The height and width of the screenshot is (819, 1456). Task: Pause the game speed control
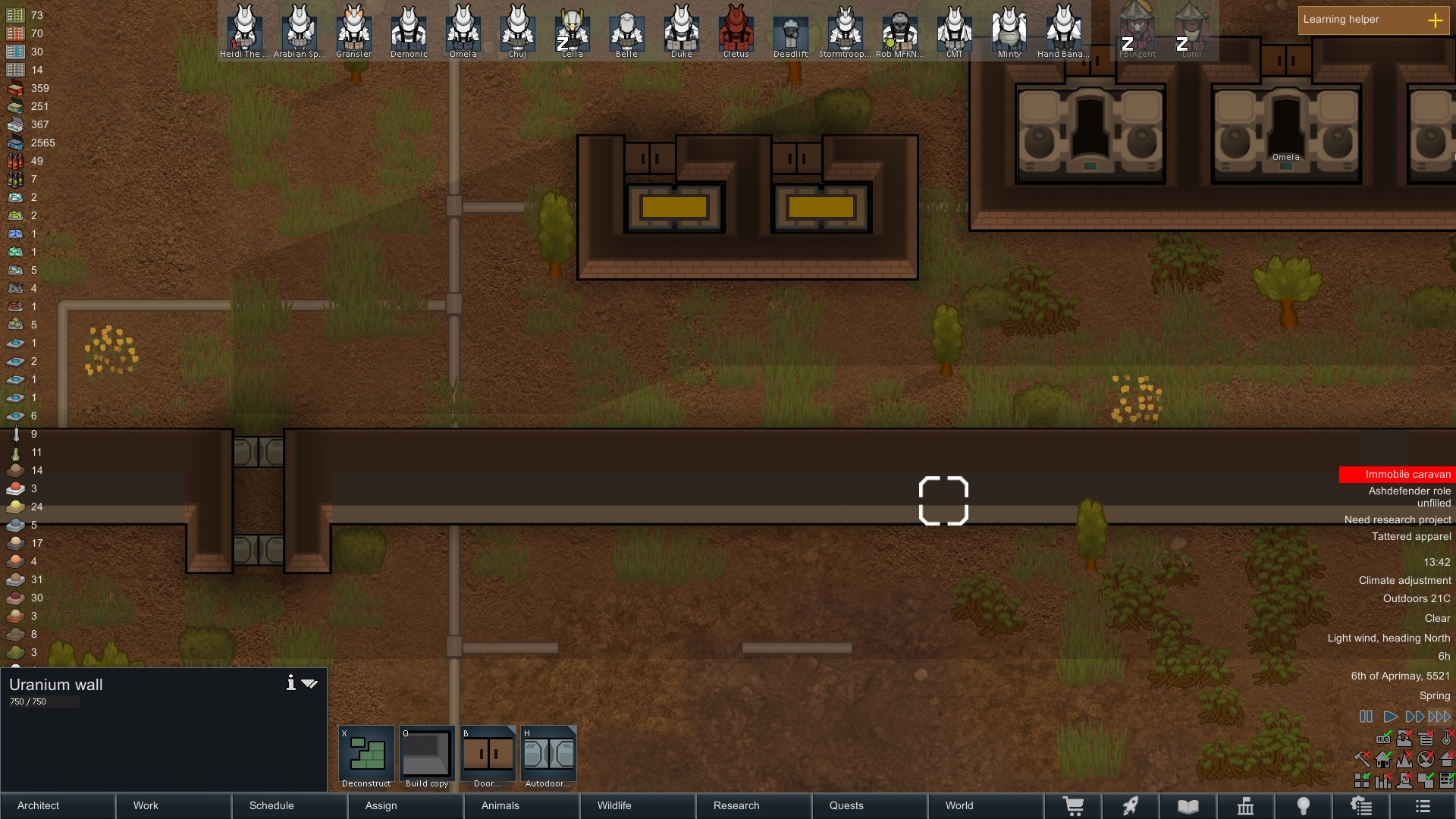(1366, 717)
